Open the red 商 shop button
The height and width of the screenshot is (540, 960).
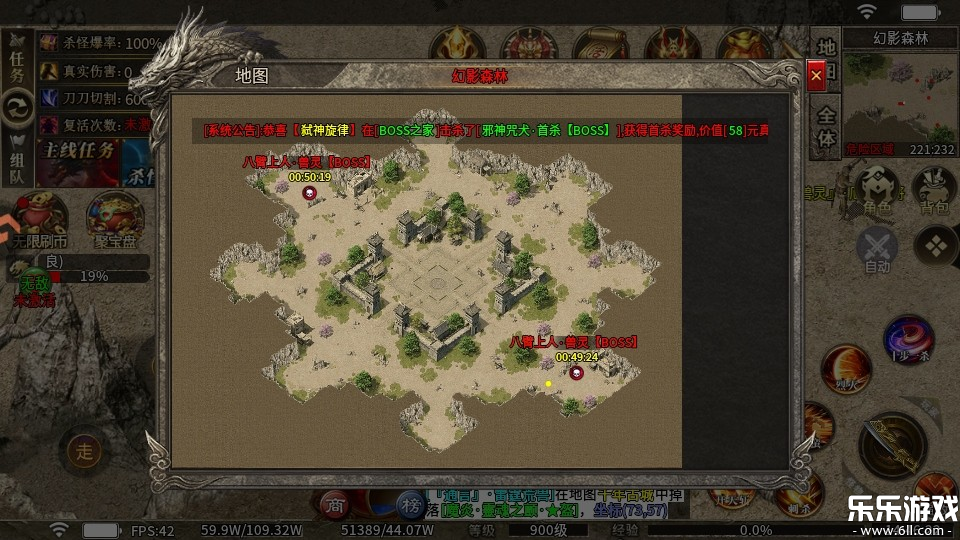[x=333, y=504]
